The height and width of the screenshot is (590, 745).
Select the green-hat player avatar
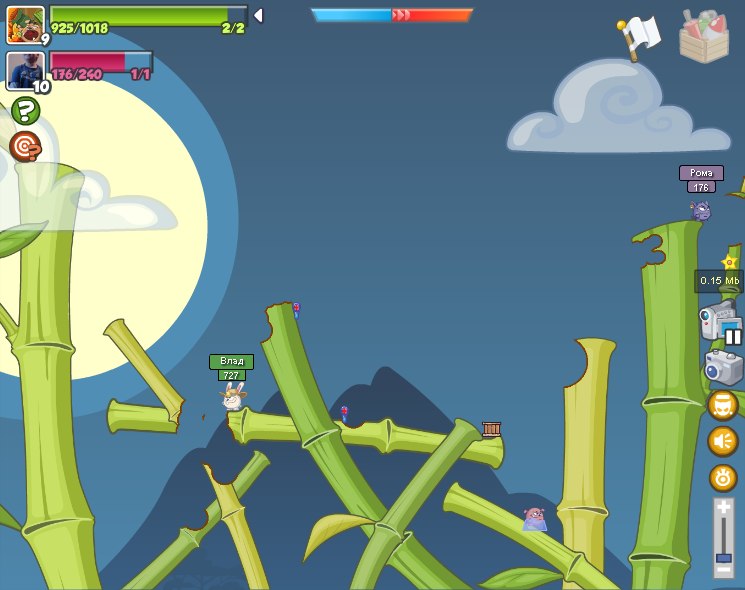(24, 24)
